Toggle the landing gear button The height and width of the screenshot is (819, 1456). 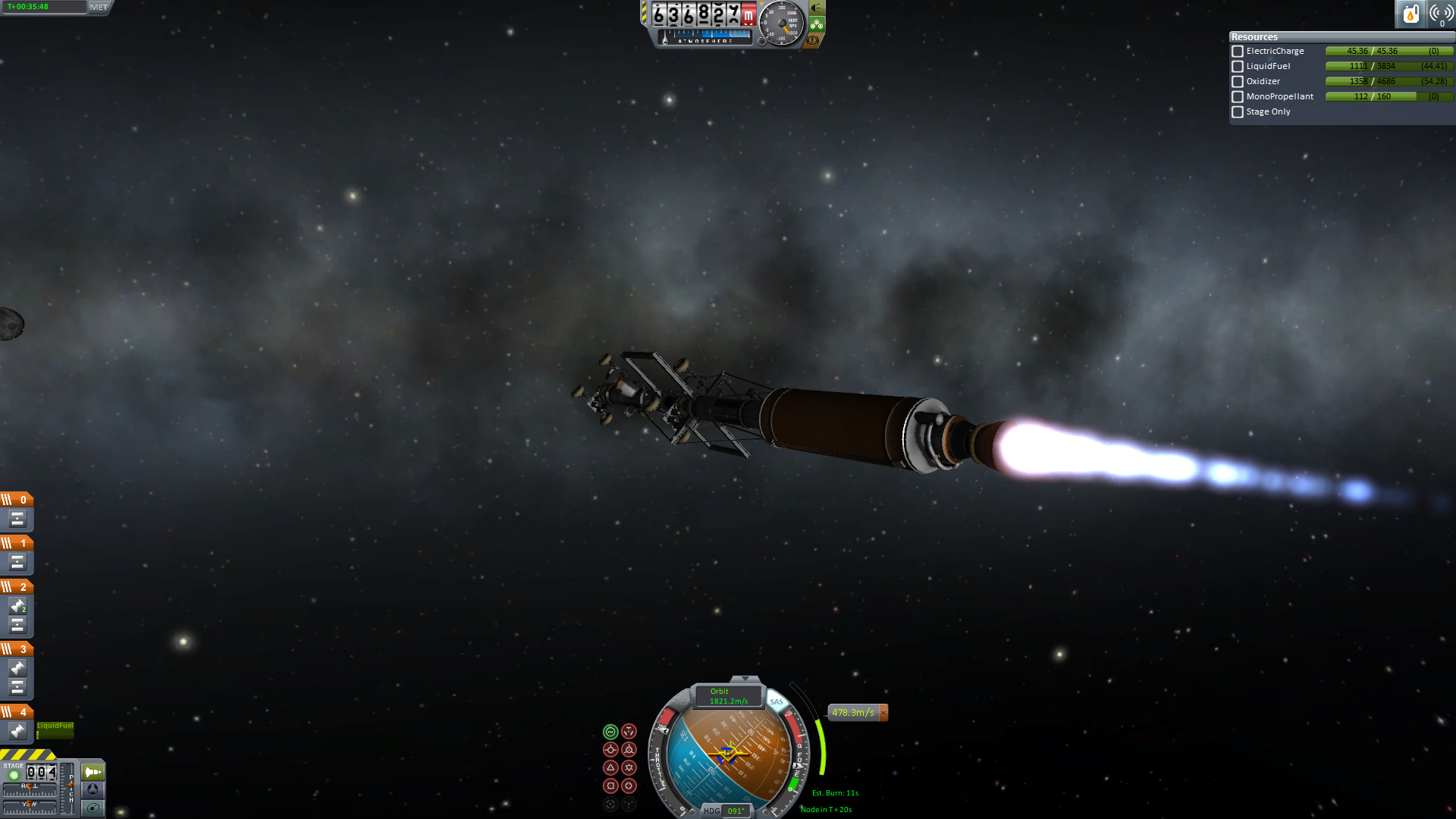click(817, 24)
